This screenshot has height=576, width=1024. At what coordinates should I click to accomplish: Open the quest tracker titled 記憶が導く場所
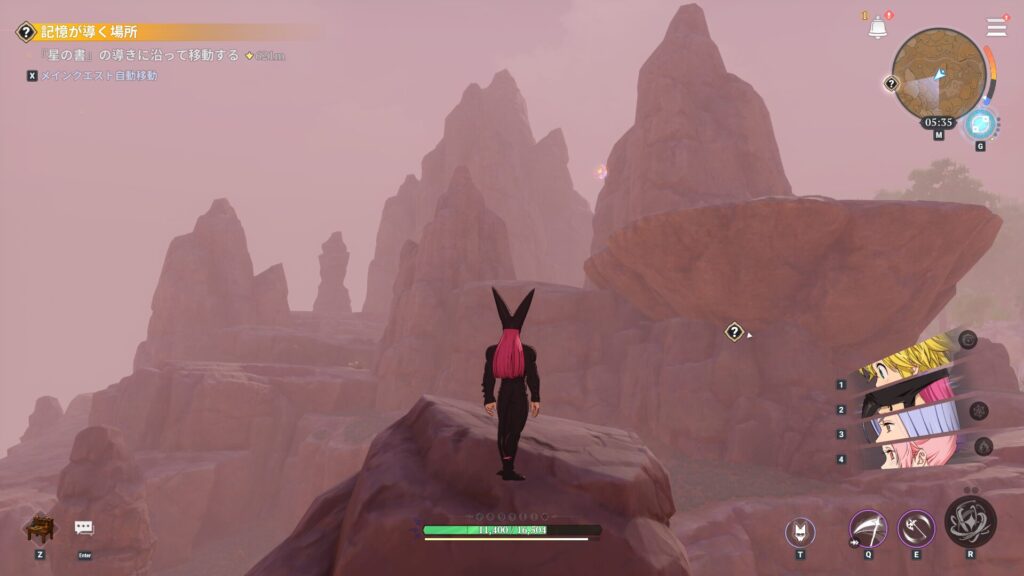click(x=90, y=32)
